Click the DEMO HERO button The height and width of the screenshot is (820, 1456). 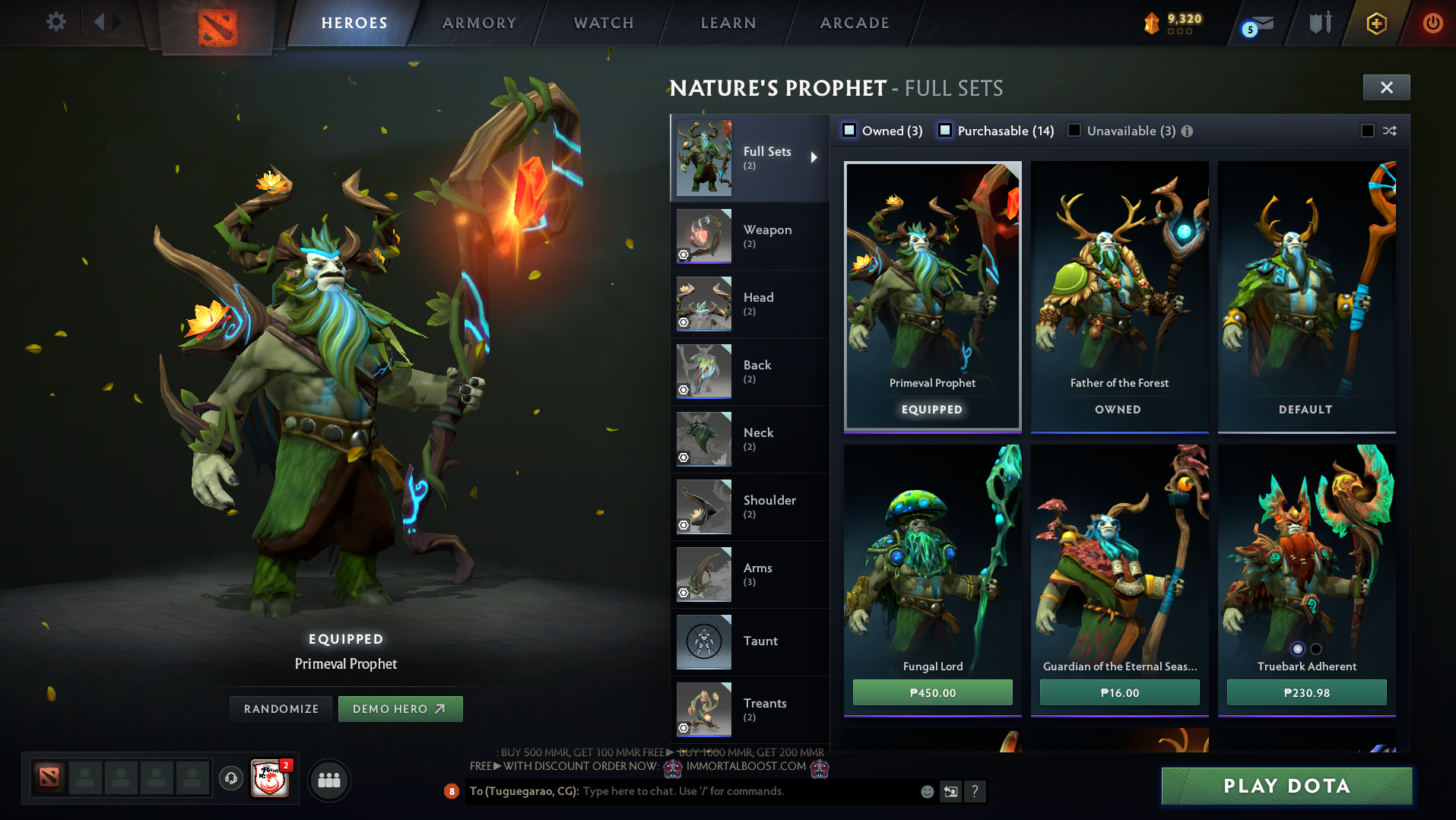(x=401, y=708)
